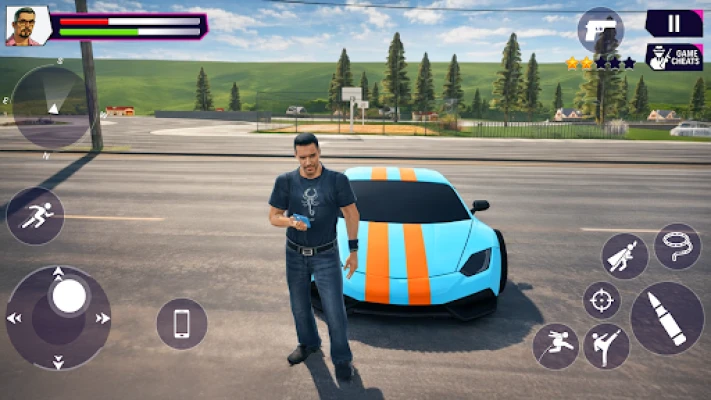Open the mobile phone

pyautogui.click(x=182, y=323)
